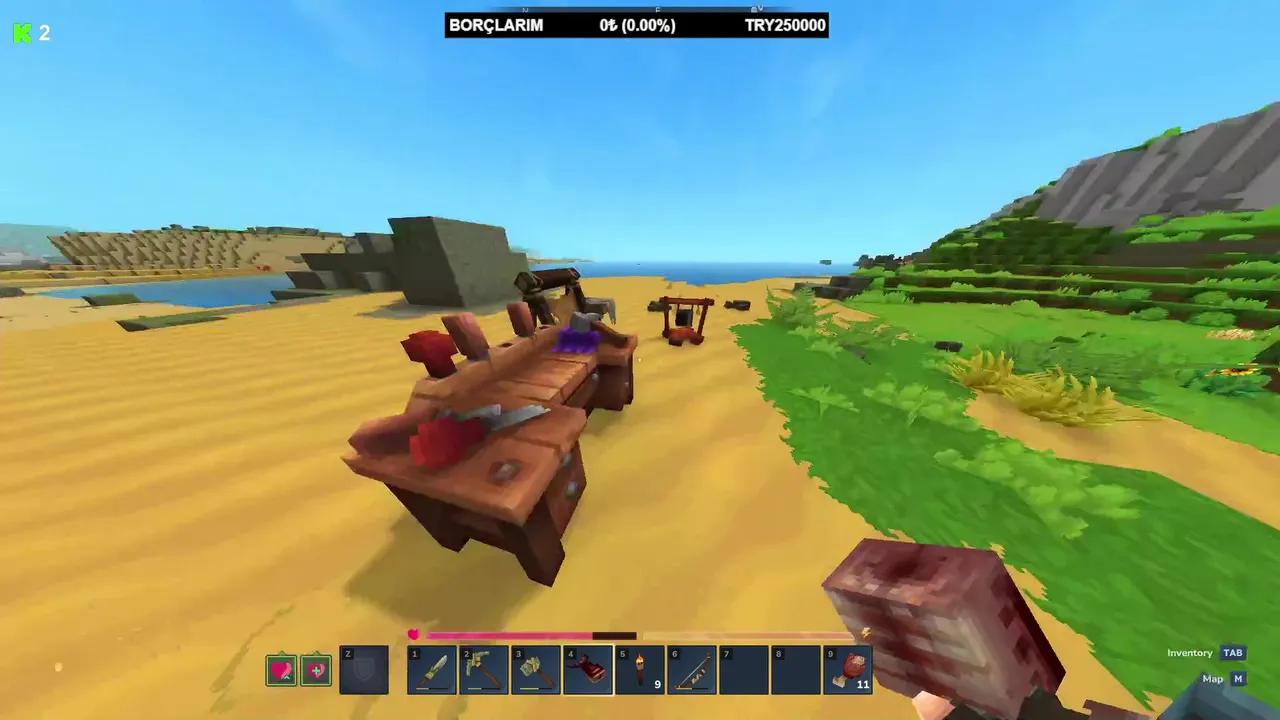Click the pink health bar
The width and height of the screenshot is (1280, 720).
click(x=510, y=635)
